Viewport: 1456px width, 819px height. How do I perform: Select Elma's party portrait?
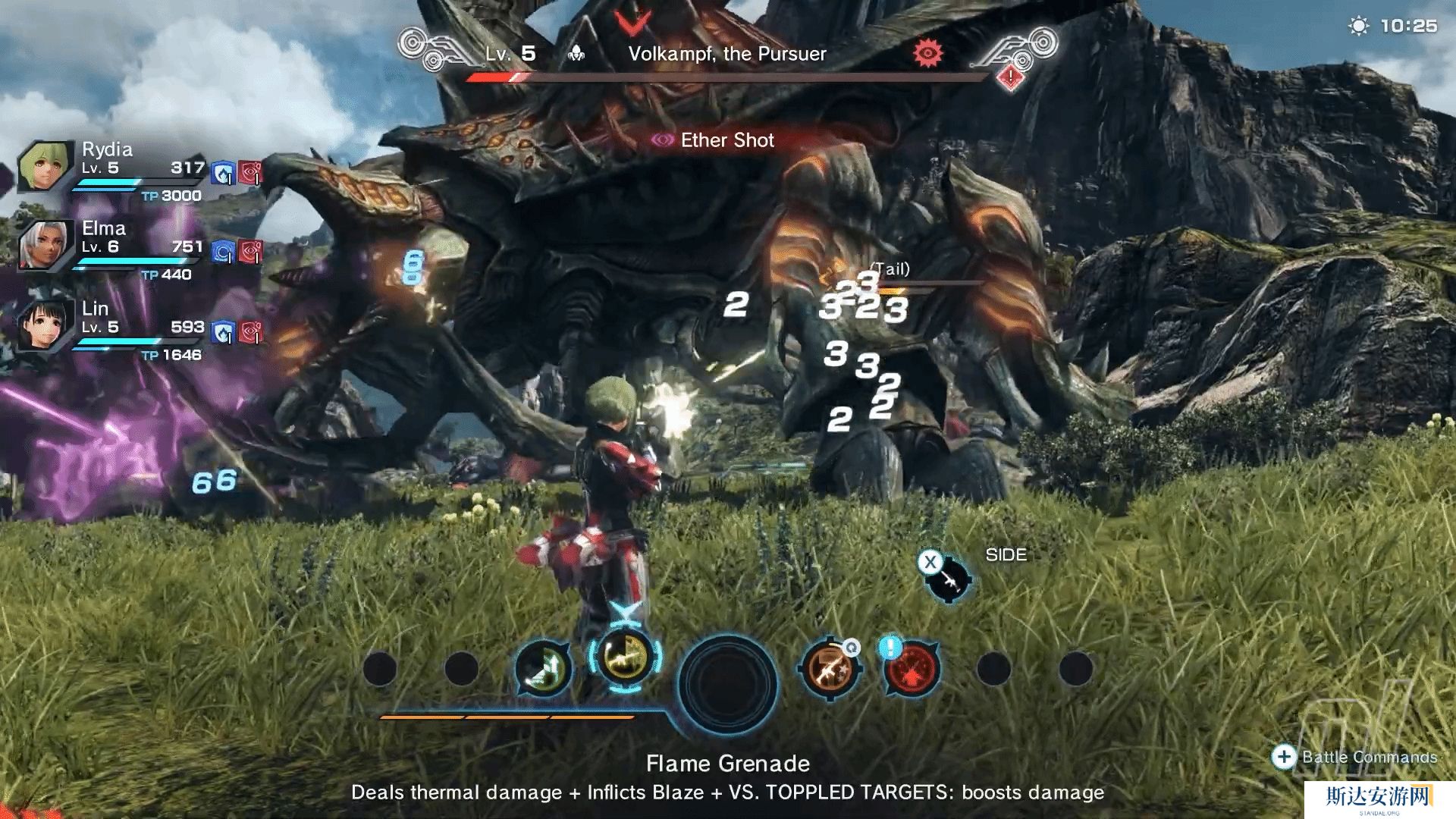click(x=46, y=245)
